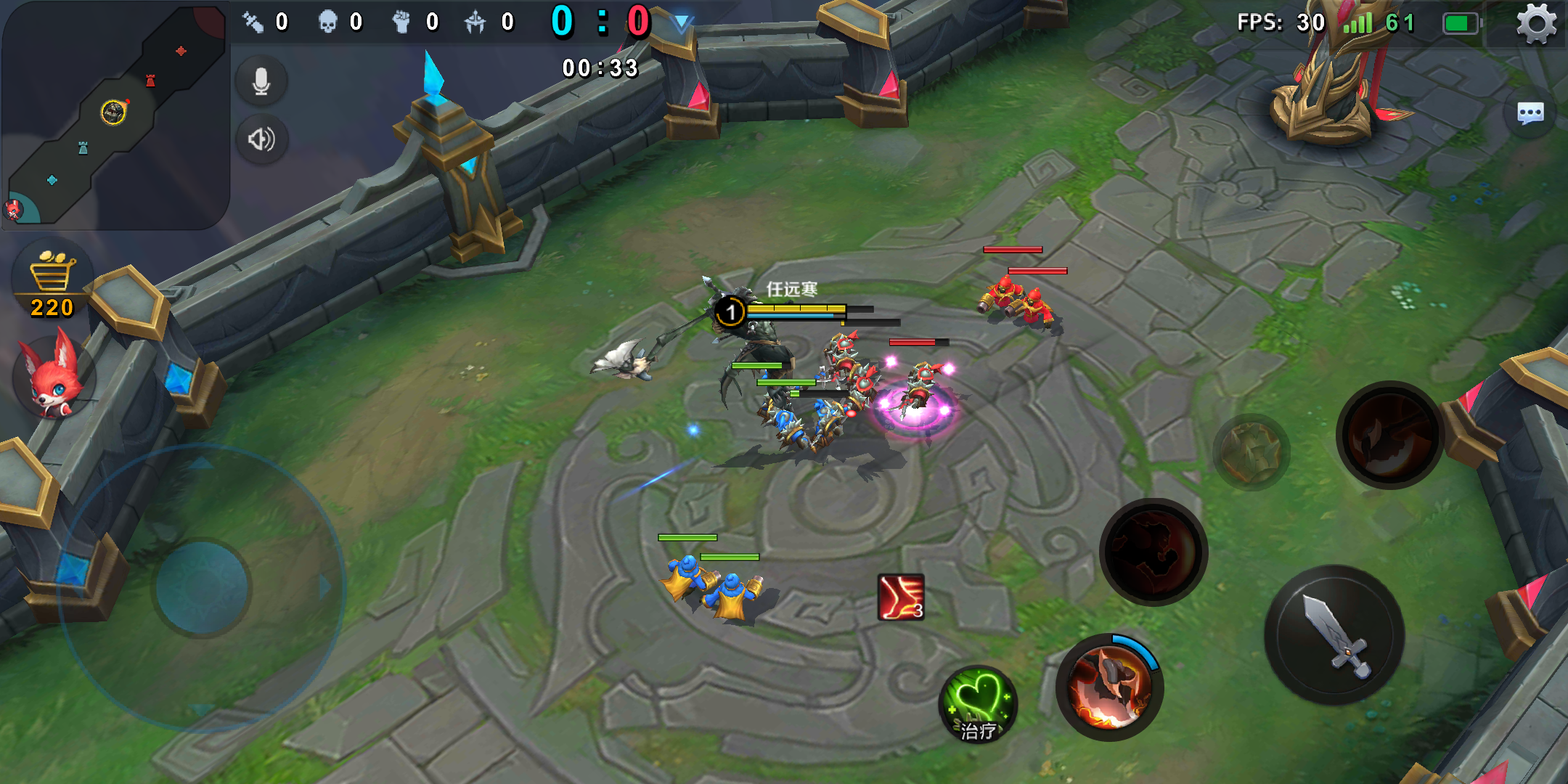The image size is (1568, 784).
Task: Toggle the speaker audio button
Action: click(x=261, y=139)
